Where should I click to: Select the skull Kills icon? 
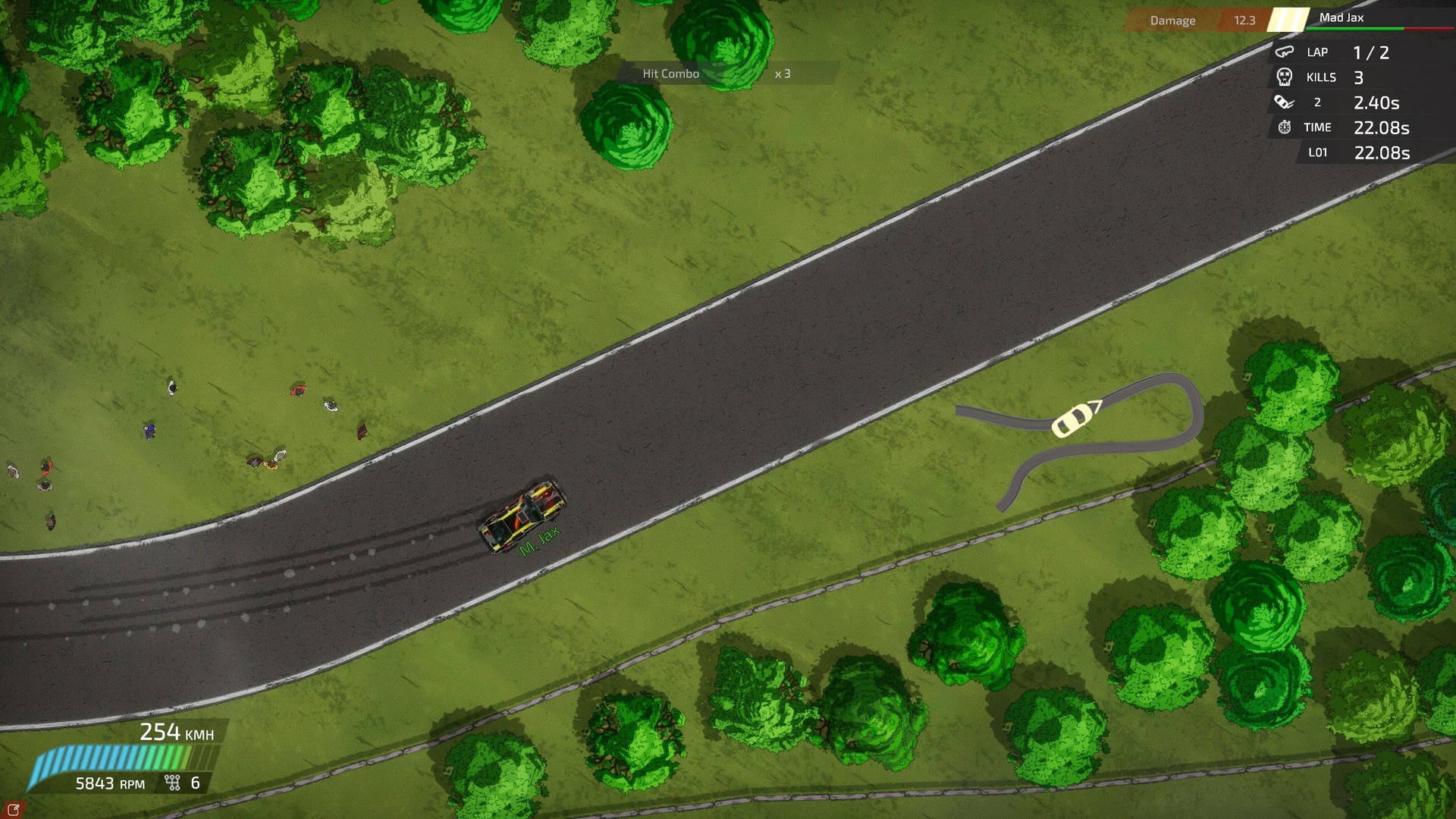pyautogui.click(x=1285, y=77)
